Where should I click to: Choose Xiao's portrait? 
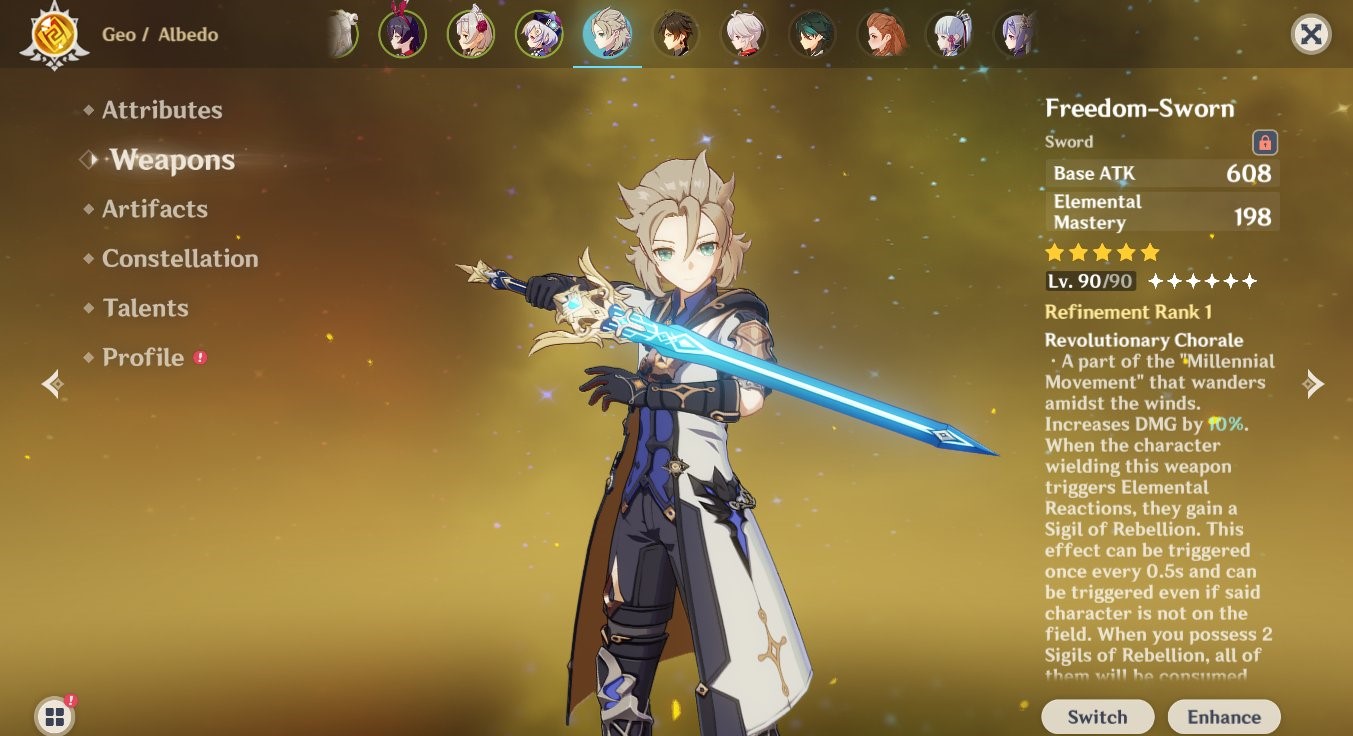click(812, 35)
